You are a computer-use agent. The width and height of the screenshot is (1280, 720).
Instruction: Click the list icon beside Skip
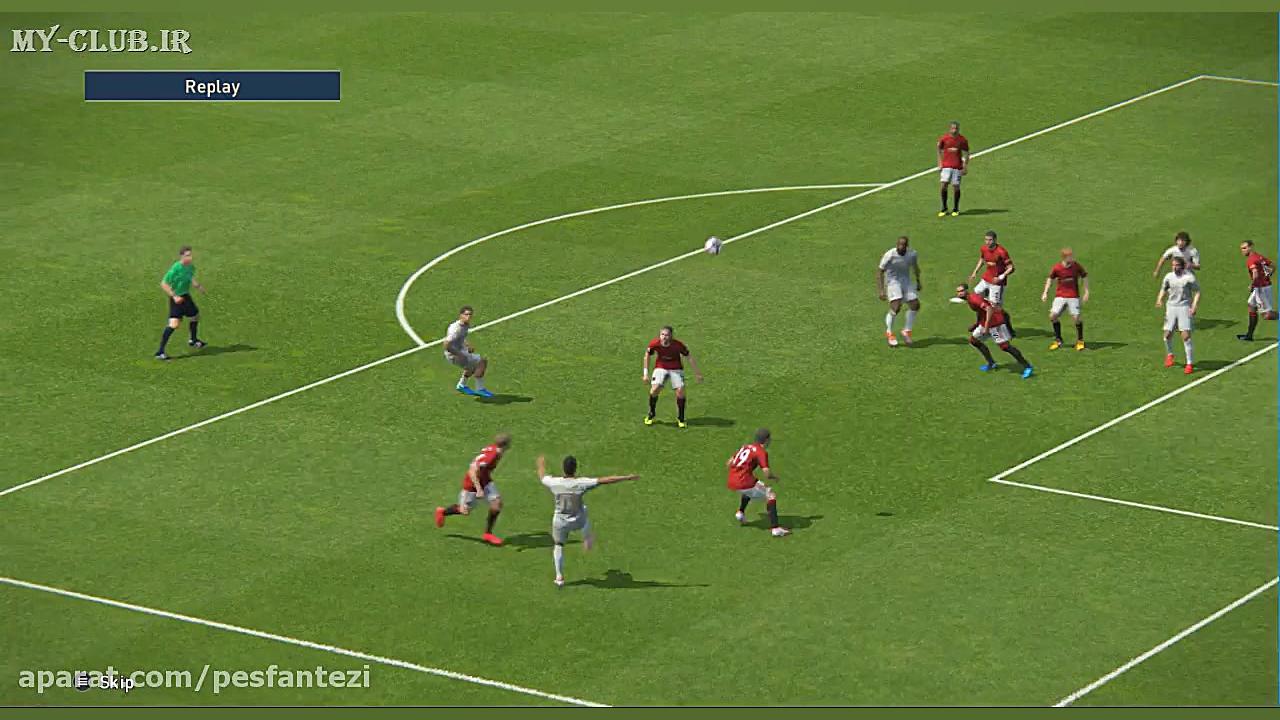[x=85, y=682]
